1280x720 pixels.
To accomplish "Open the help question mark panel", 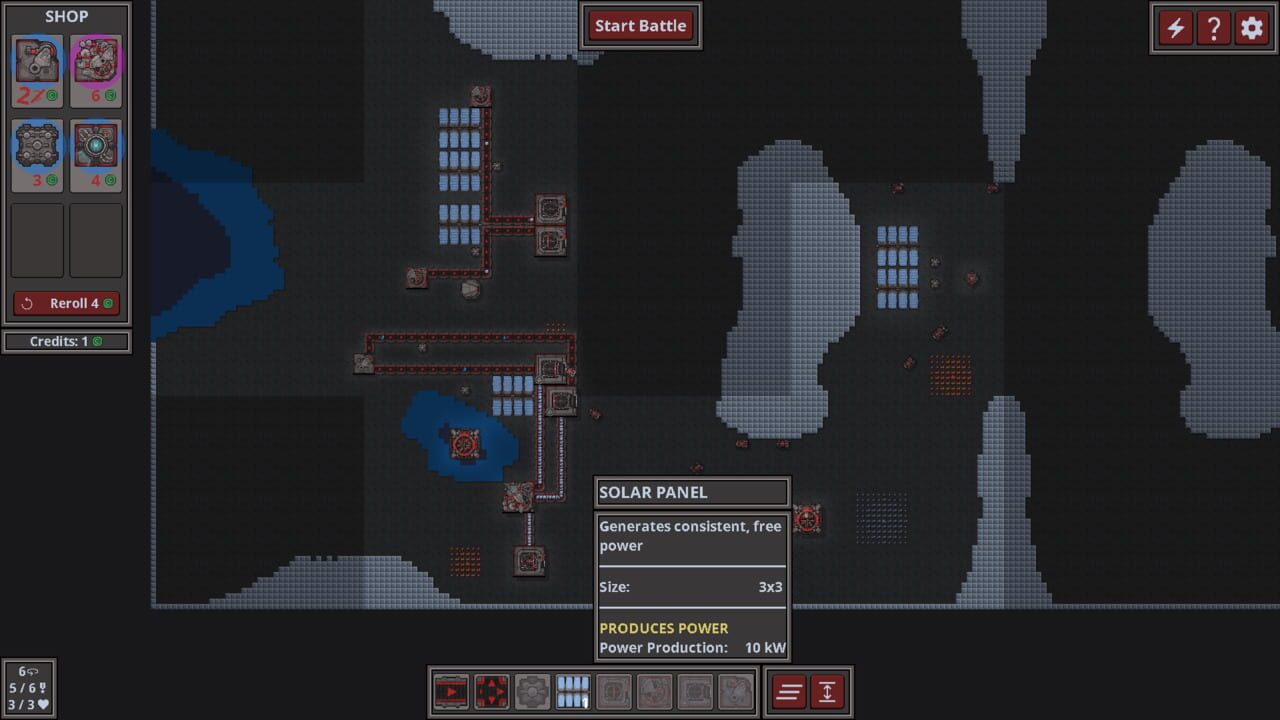I will (1213, 28).
